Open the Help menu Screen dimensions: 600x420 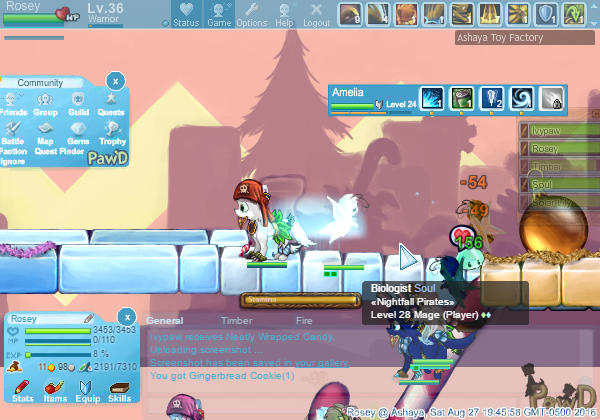pos(284,14)
